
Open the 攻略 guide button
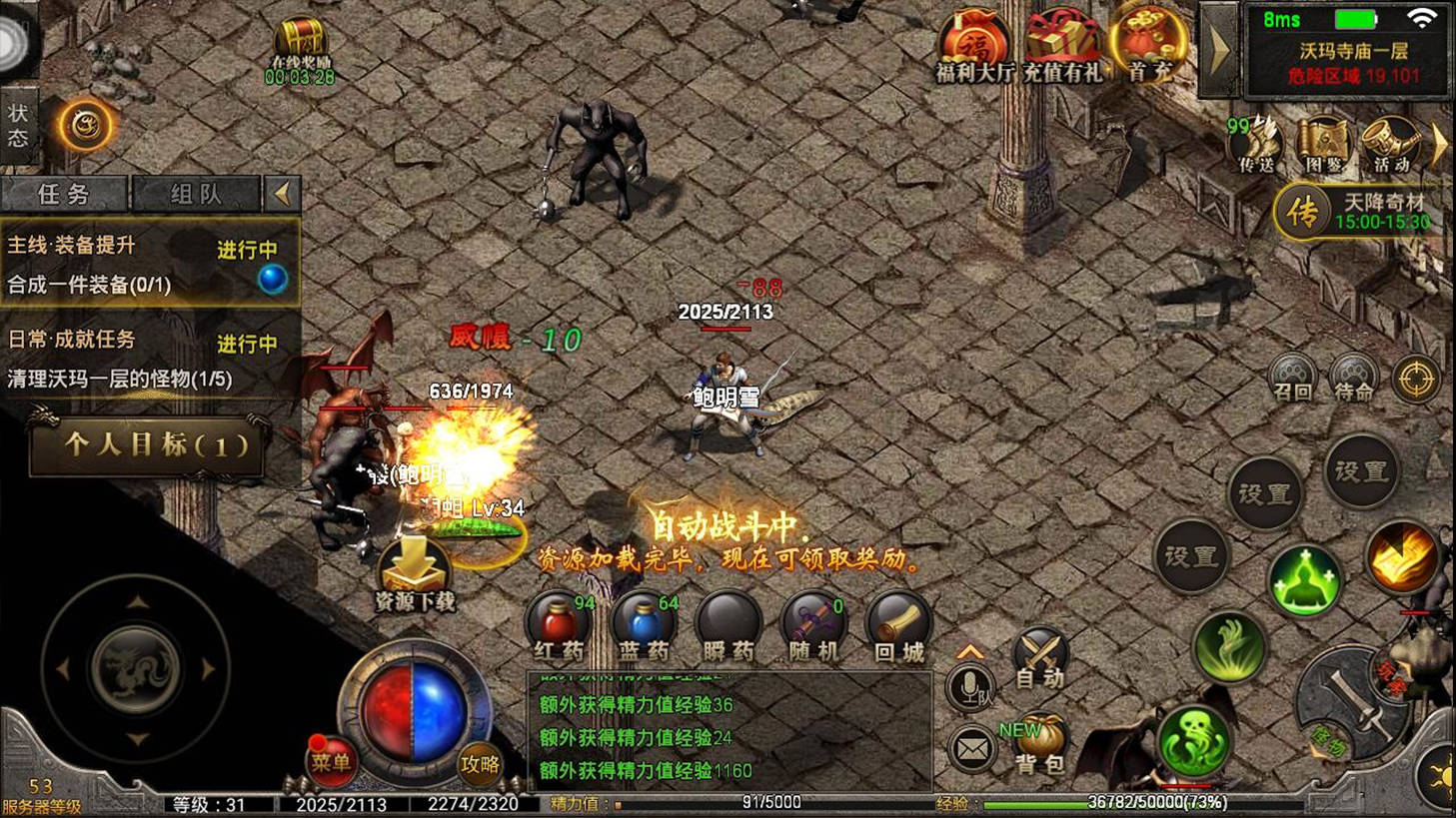pos(480,763)
